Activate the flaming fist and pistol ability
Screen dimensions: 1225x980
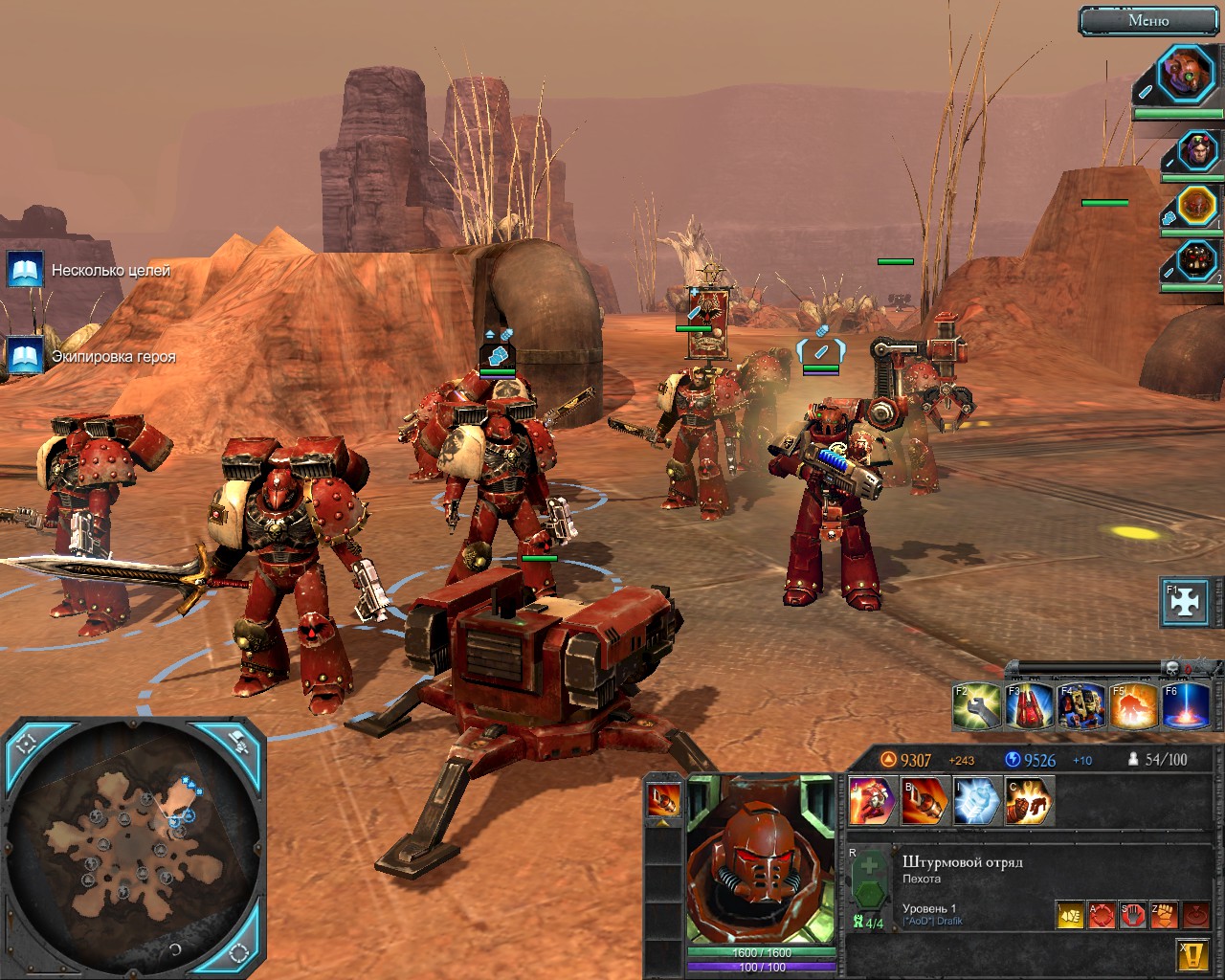coord(1029,800)
